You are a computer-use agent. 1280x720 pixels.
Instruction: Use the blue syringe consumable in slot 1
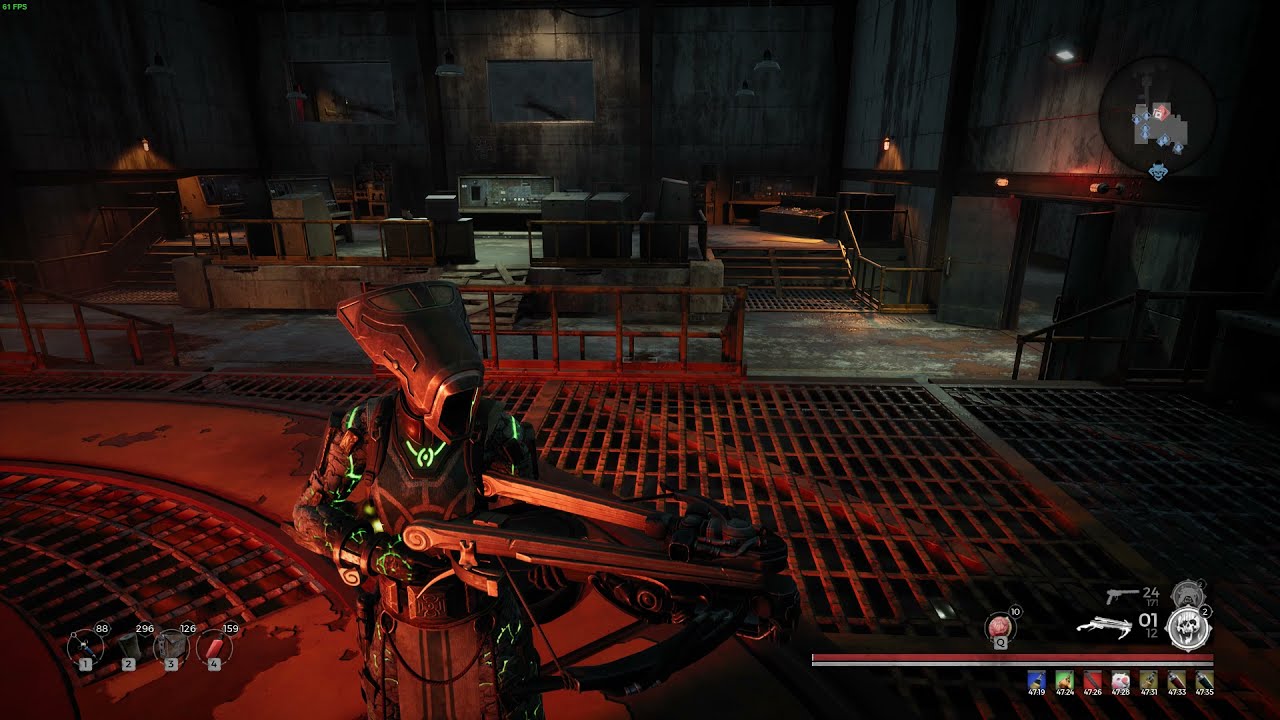click(86, 647)
